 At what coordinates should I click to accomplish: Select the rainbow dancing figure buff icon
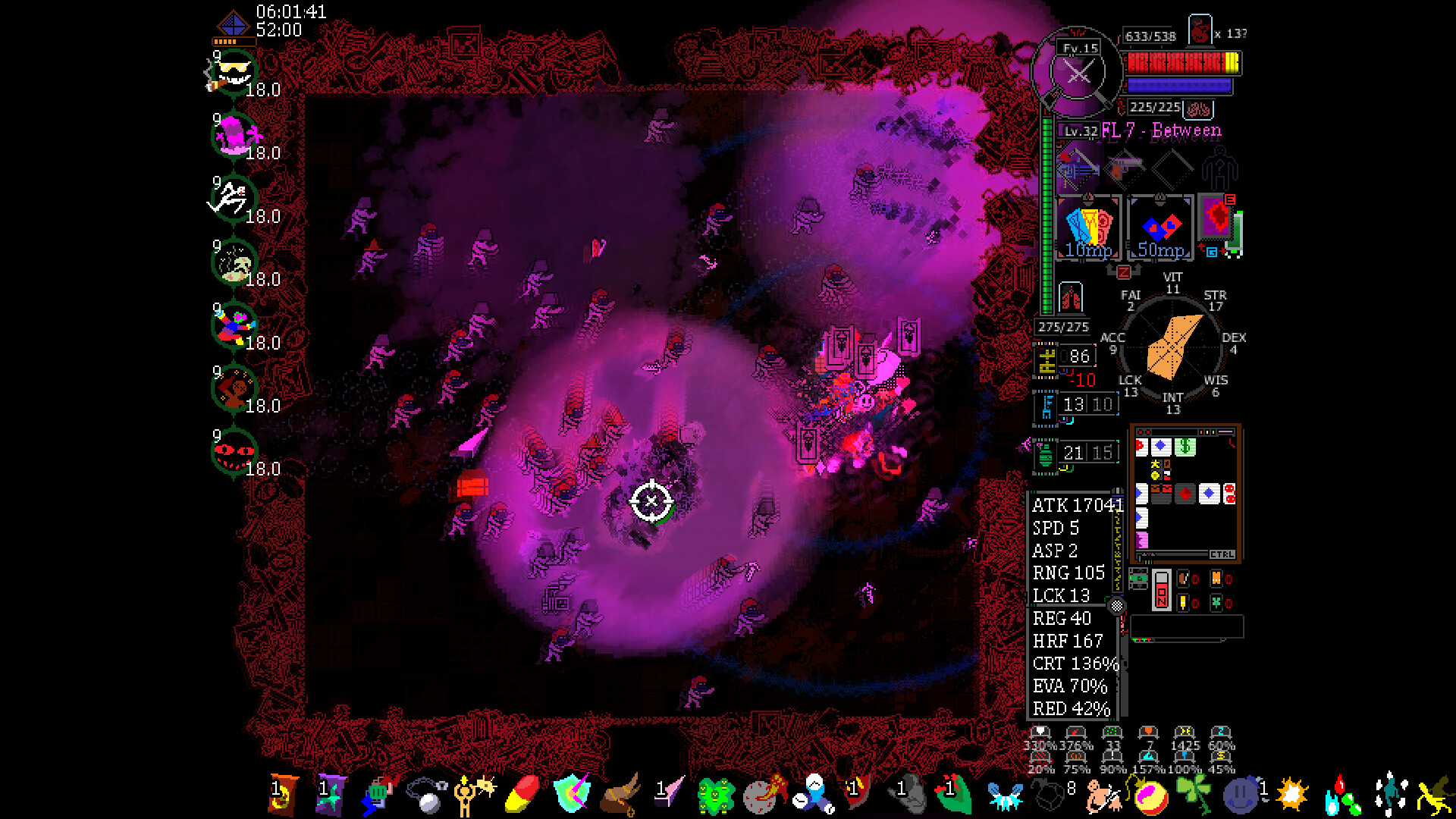point(232,327)
